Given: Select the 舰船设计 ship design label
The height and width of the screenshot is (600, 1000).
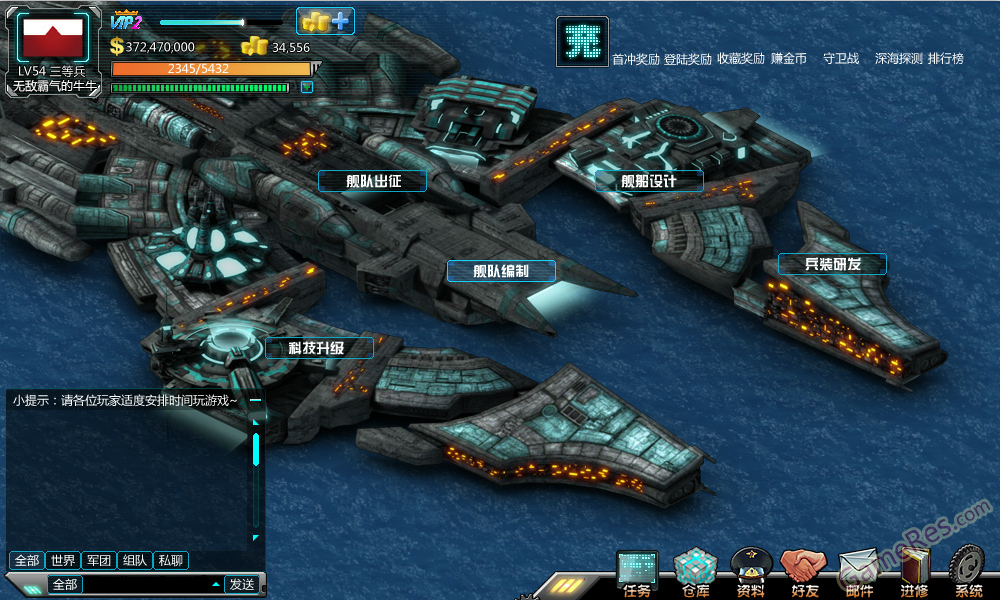Looking at the screenshot, I should (x=649, y=181).
